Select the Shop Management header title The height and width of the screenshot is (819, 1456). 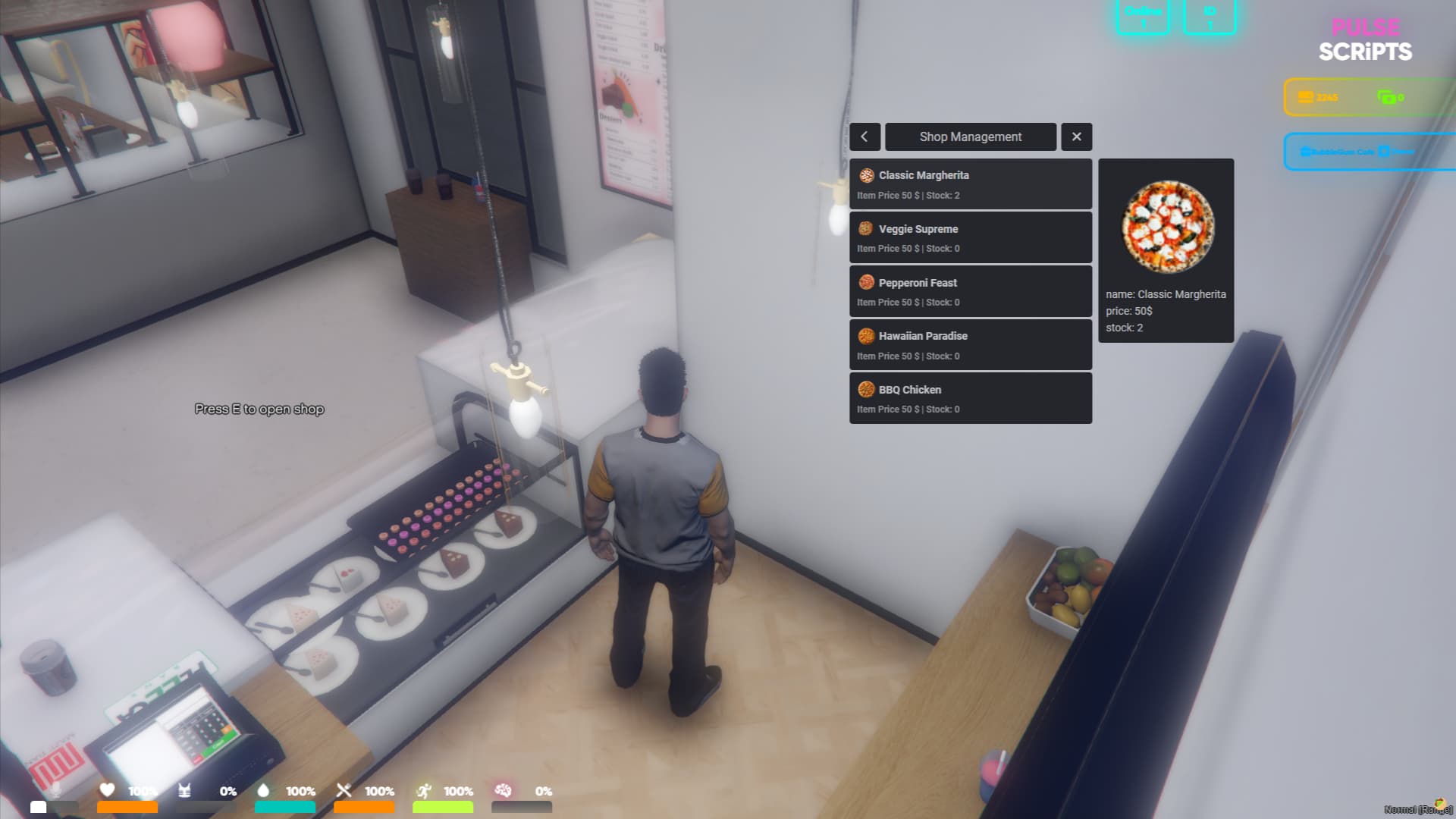[x=970, y=136]
